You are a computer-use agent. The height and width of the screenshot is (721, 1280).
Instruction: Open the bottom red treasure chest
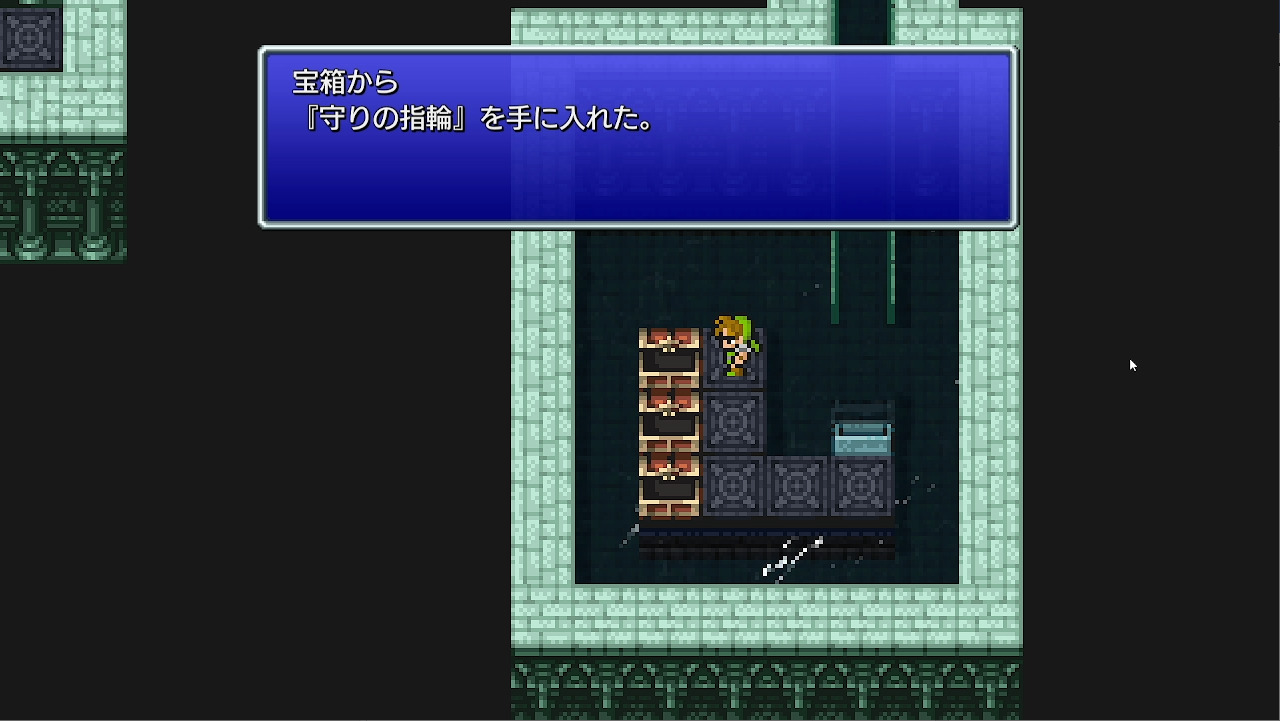(669, 480)
